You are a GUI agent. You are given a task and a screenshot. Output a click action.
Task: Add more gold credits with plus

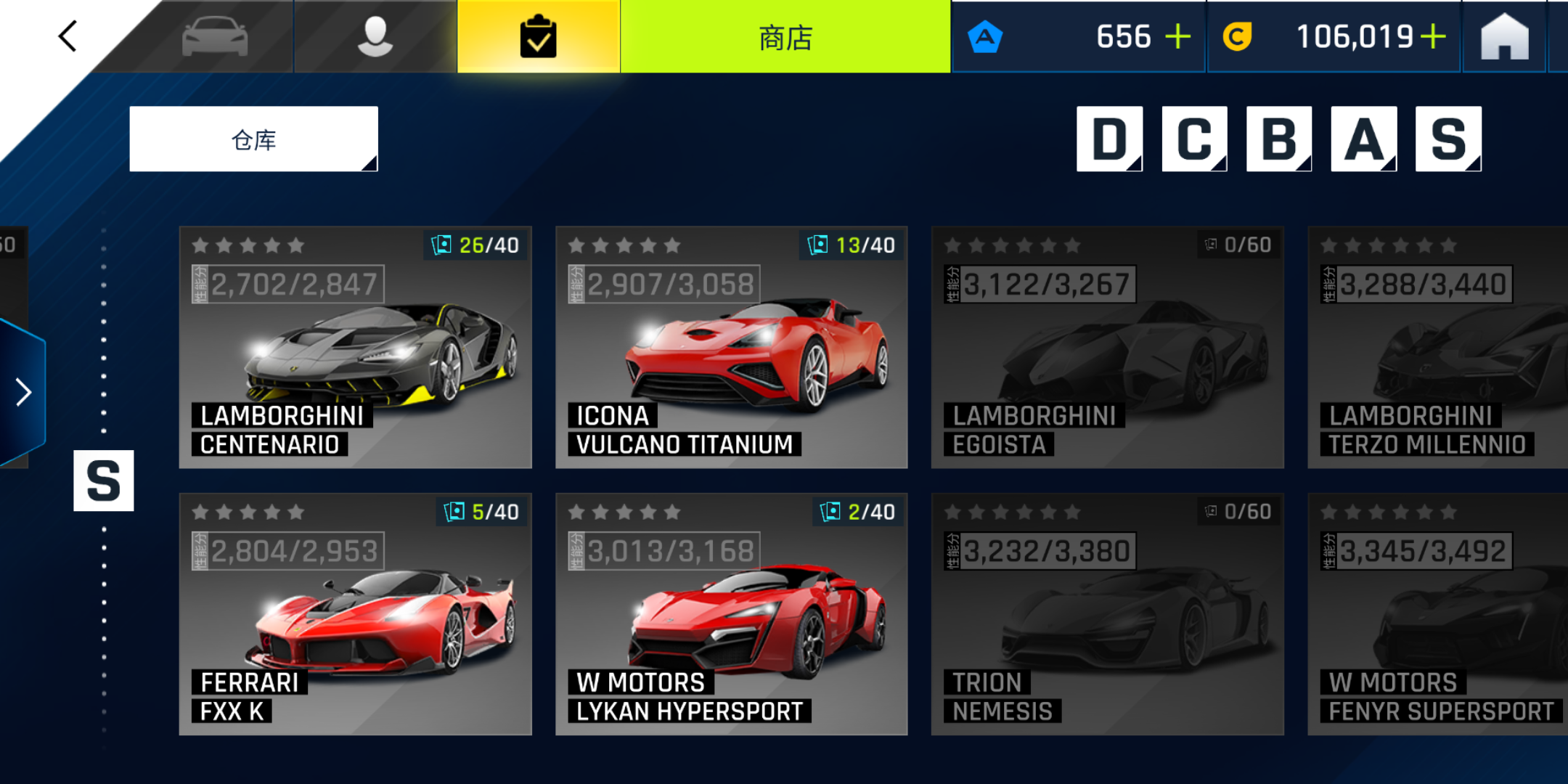(x=1433, y=36)
